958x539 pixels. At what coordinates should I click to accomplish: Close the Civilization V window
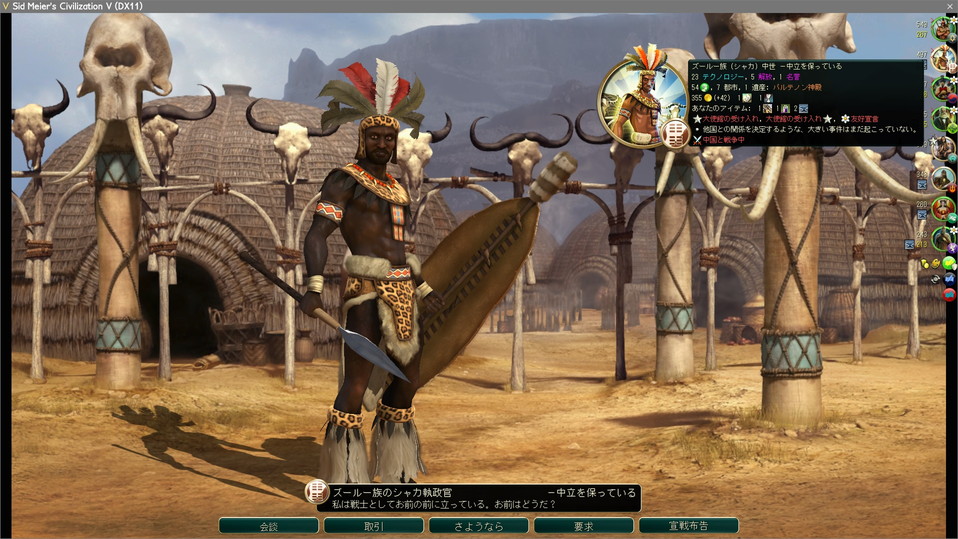(948, 6)
